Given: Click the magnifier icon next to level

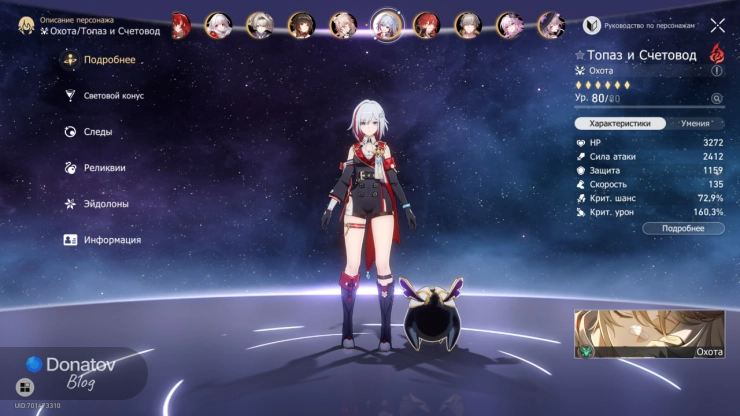Looking at the screenshot, I should (716, 98).
